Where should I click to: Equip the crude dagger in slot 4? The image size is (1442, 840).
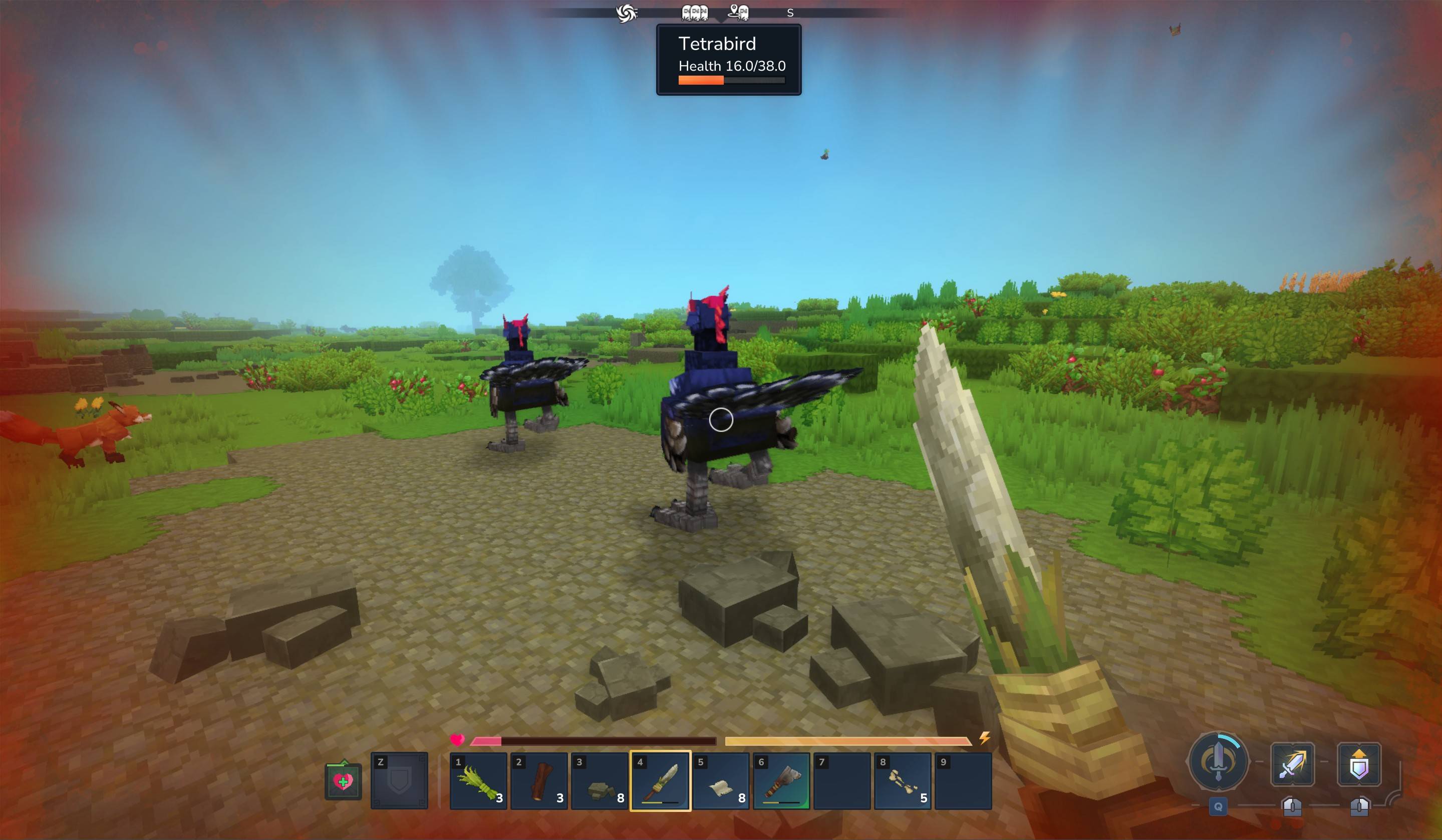[660, 780]
